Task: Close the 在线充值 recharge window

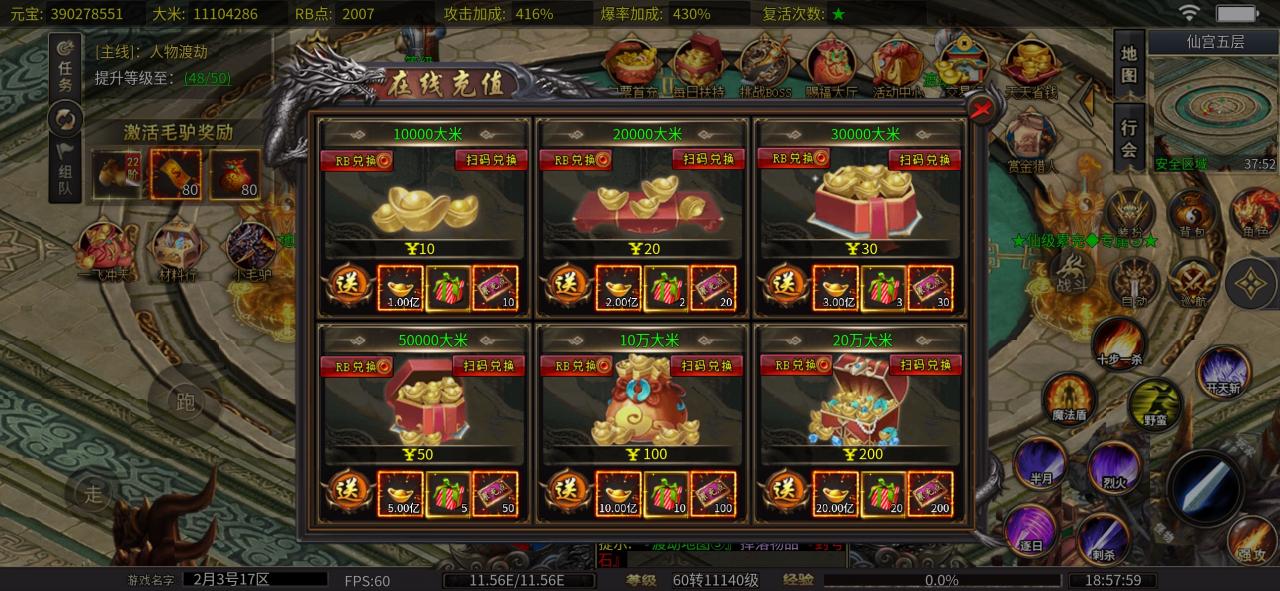Action: pyautogui.click(x=983, y=109)
